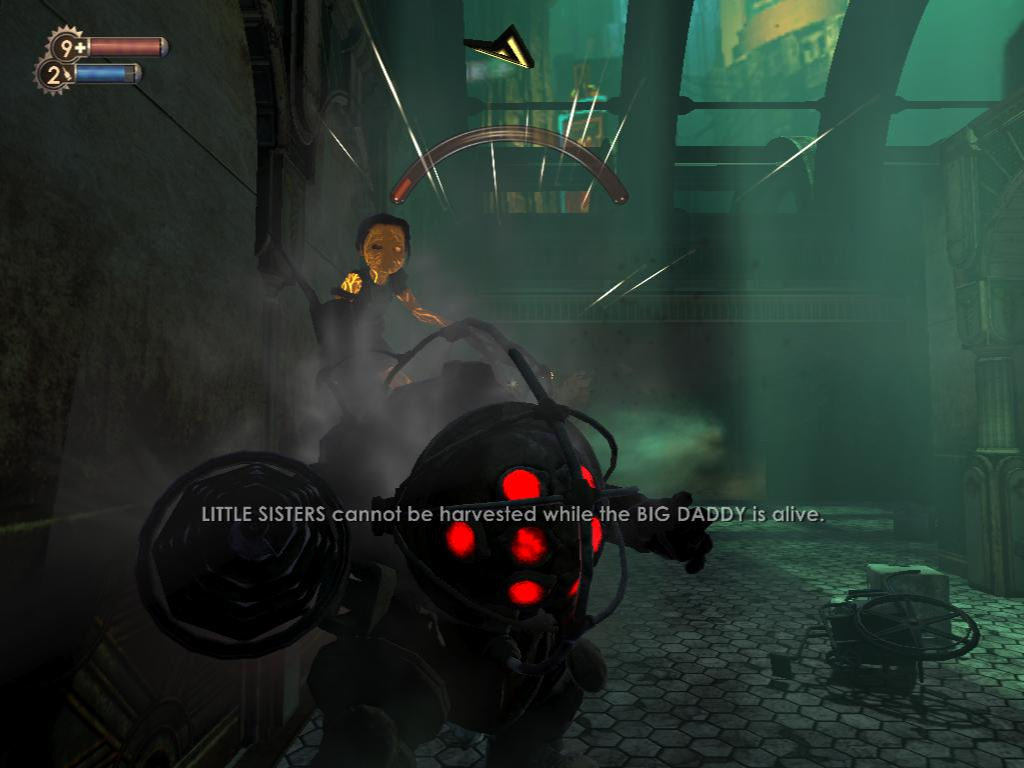The image size is (1024, 768).
Task: Select the golden objective arrow indicator
Action: pos(501,49)
